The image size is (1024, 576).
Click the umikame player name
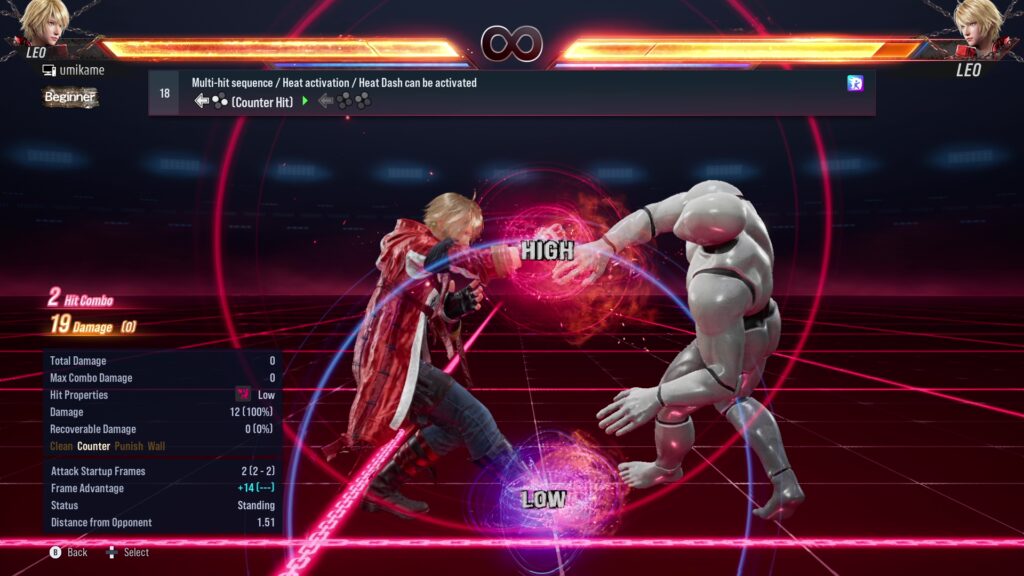(x=80, y=70)
